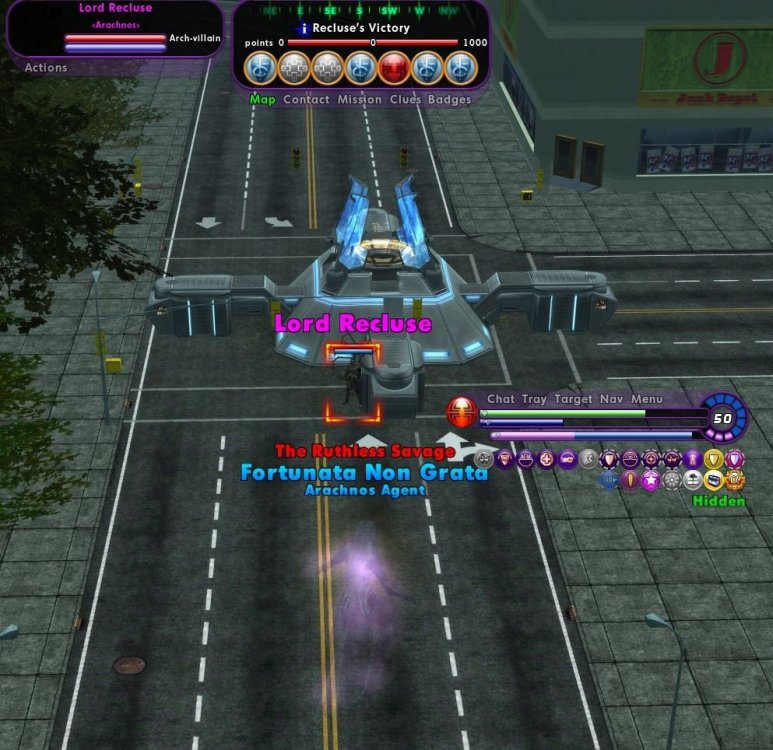The width and height of the screenshot is (773, 750).
Task: Toggle the Nav window
Action: tap(612, 399)
